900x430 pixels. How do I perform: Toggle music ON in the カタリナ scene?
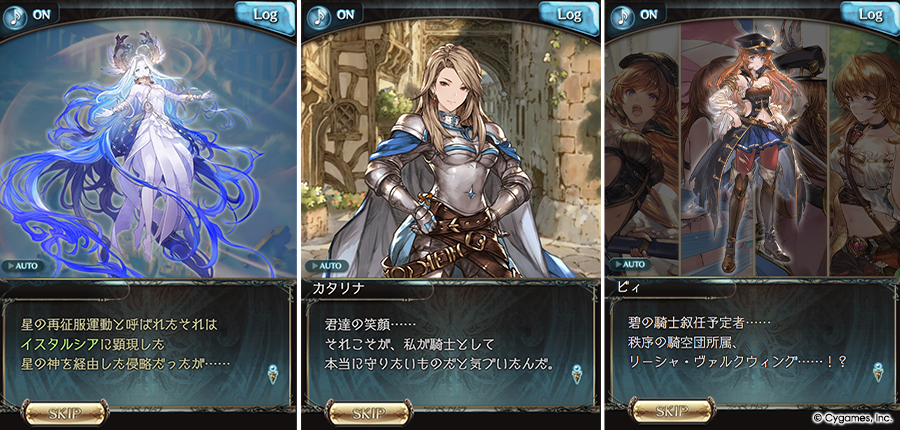[x=334, y=14]
